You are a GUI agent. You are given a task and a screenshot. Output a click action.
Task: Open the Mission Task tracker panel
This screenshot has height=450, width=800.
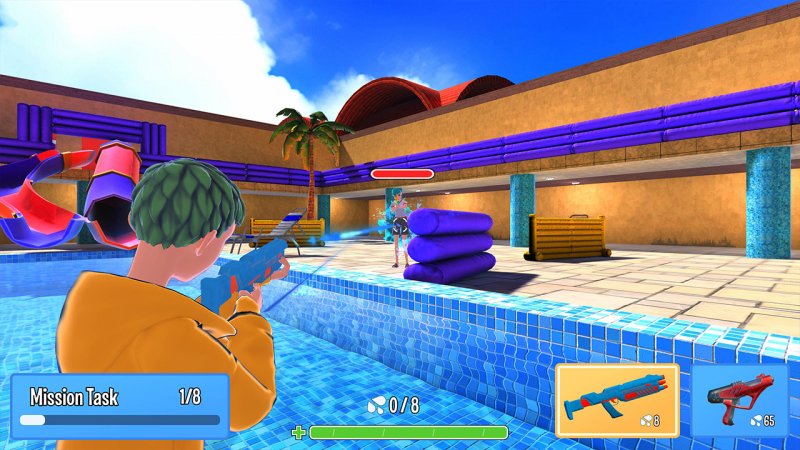tap(120, 406)
